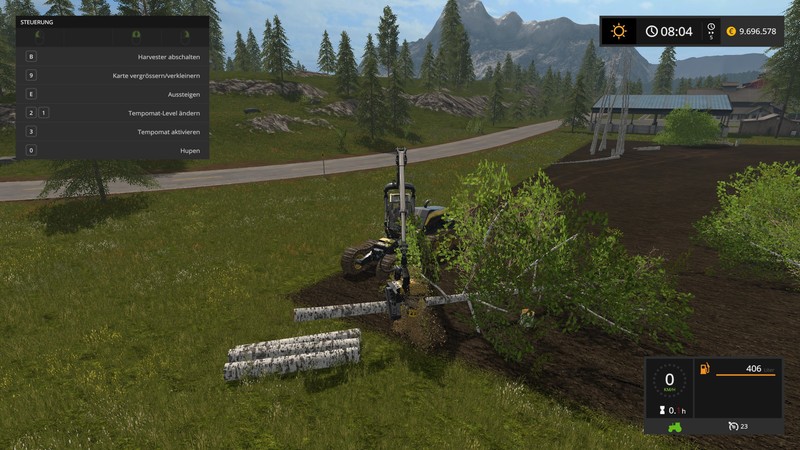Image resolution: width=800 pixels, height=450 pixels.
Task: Click the sun weather icon
Action: click(619, 31)
